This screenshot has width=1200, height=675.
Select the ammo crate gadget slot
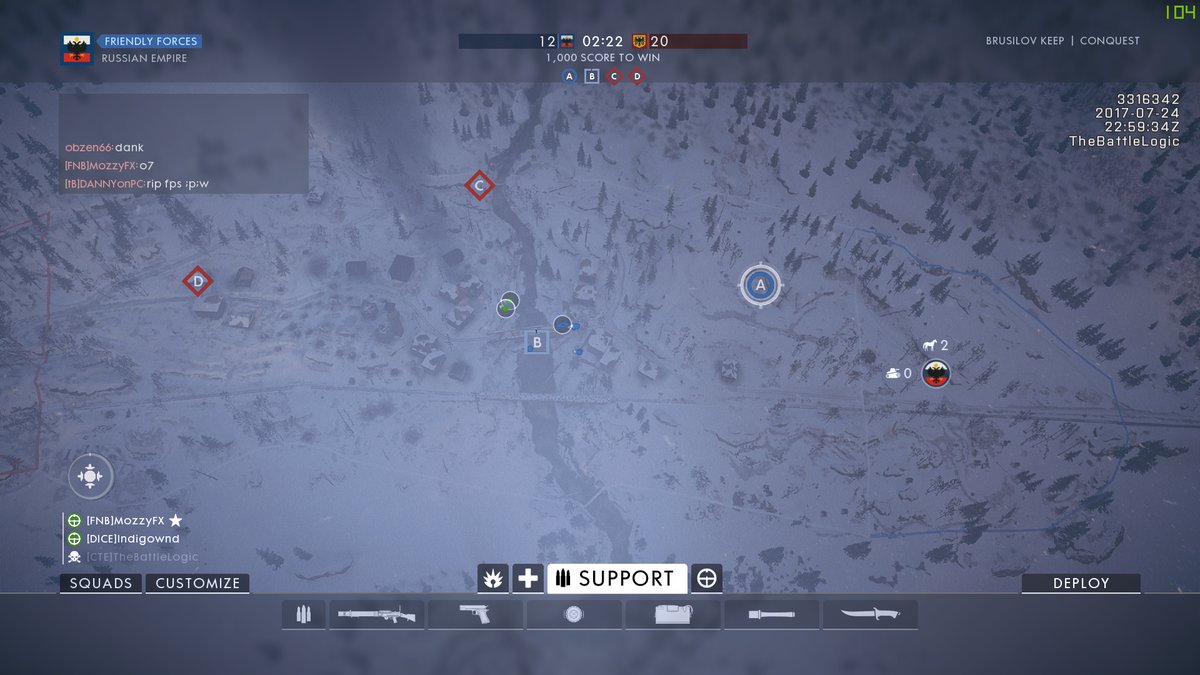[672, 614]
